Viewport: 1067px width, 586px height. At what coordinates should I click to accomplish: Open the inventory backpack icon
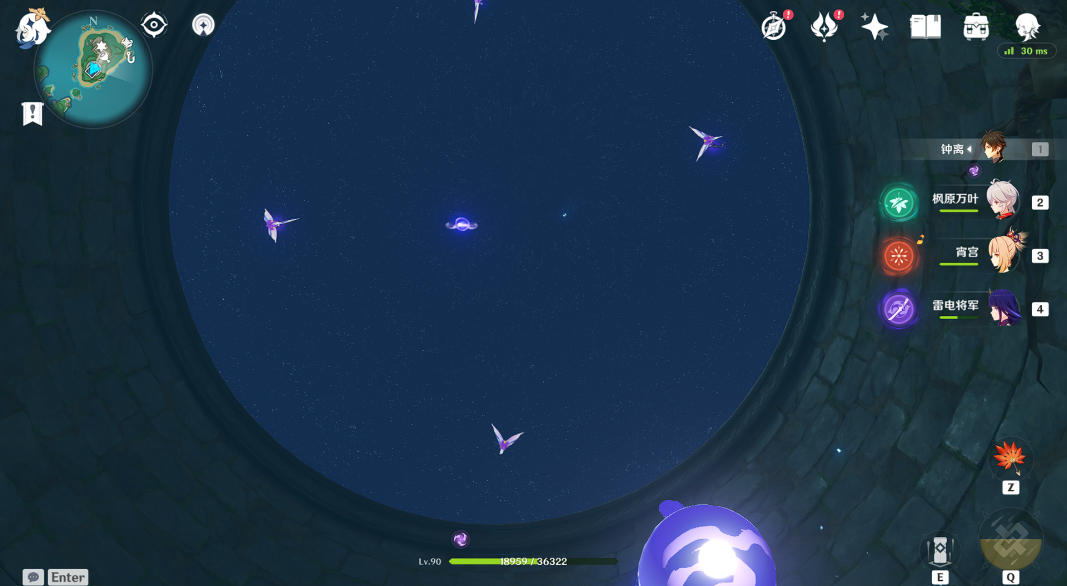(976, 27)
